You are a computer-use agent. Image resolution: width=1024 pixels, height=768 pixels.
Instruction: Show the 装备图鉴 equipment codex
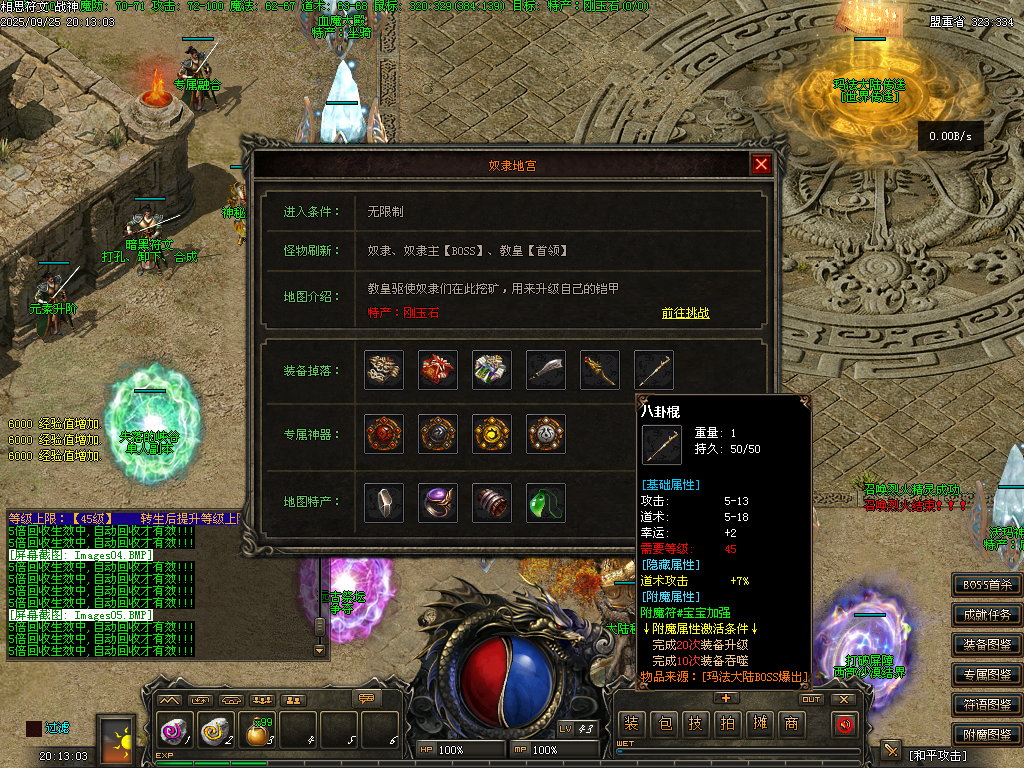click(987, 645)
